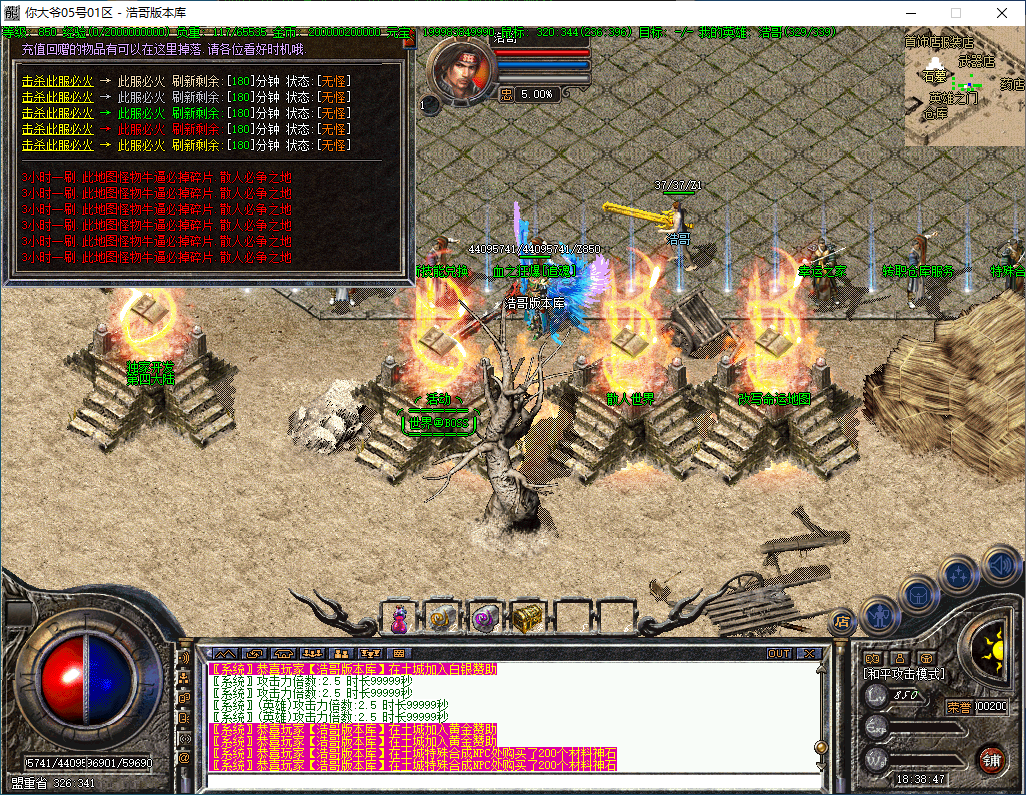
Task: Use the treasure chest hotbar slot
Action: (527, 620)
